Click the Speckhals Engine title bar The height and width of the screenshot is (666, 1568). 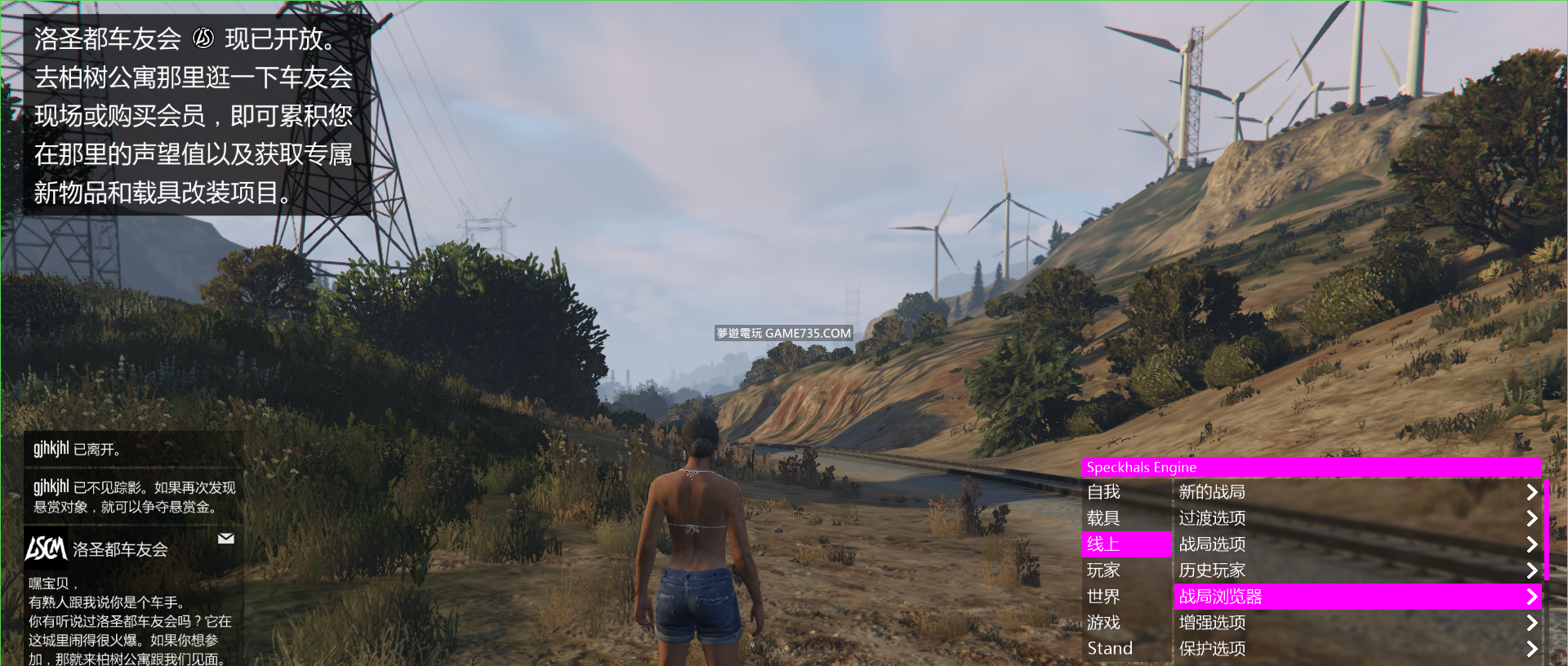click(x=1311, y=468)
